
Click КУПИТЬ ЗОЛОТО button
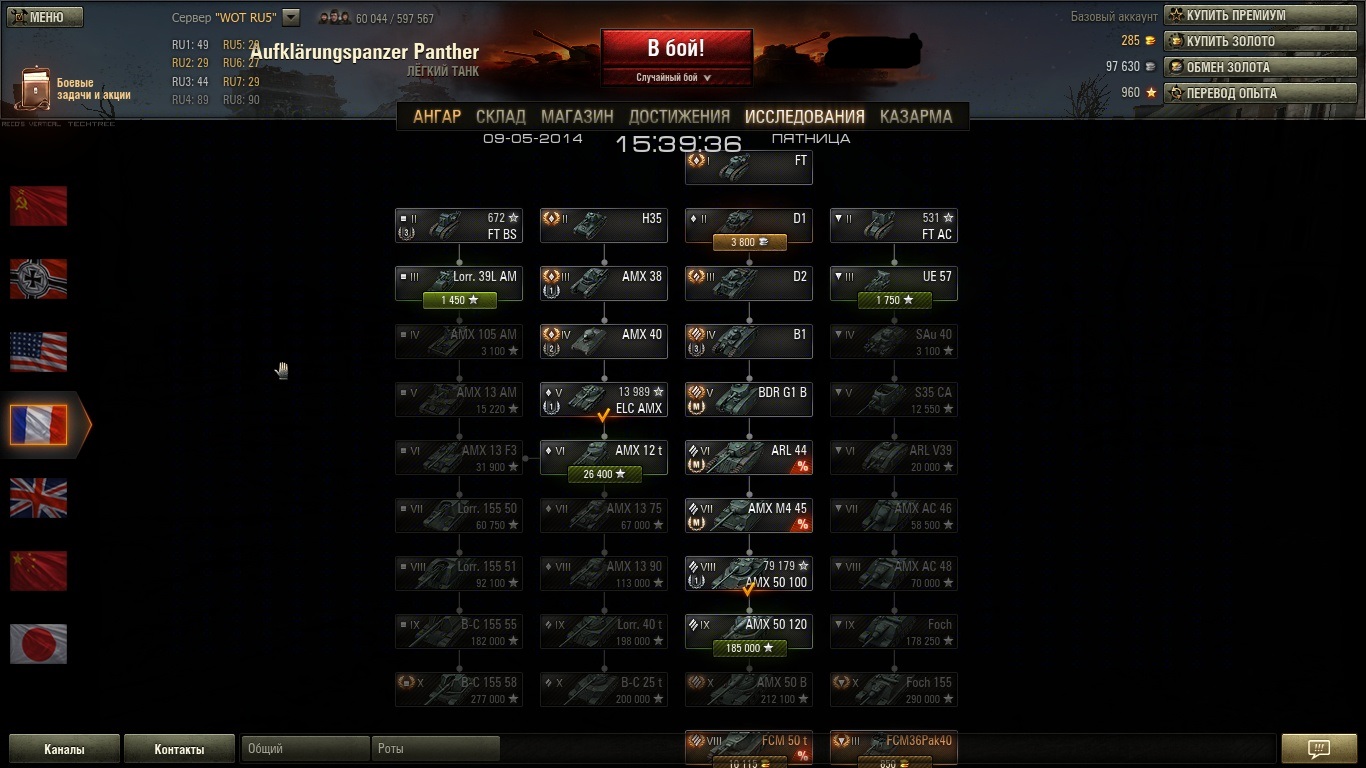click(x=1260, y=41)
